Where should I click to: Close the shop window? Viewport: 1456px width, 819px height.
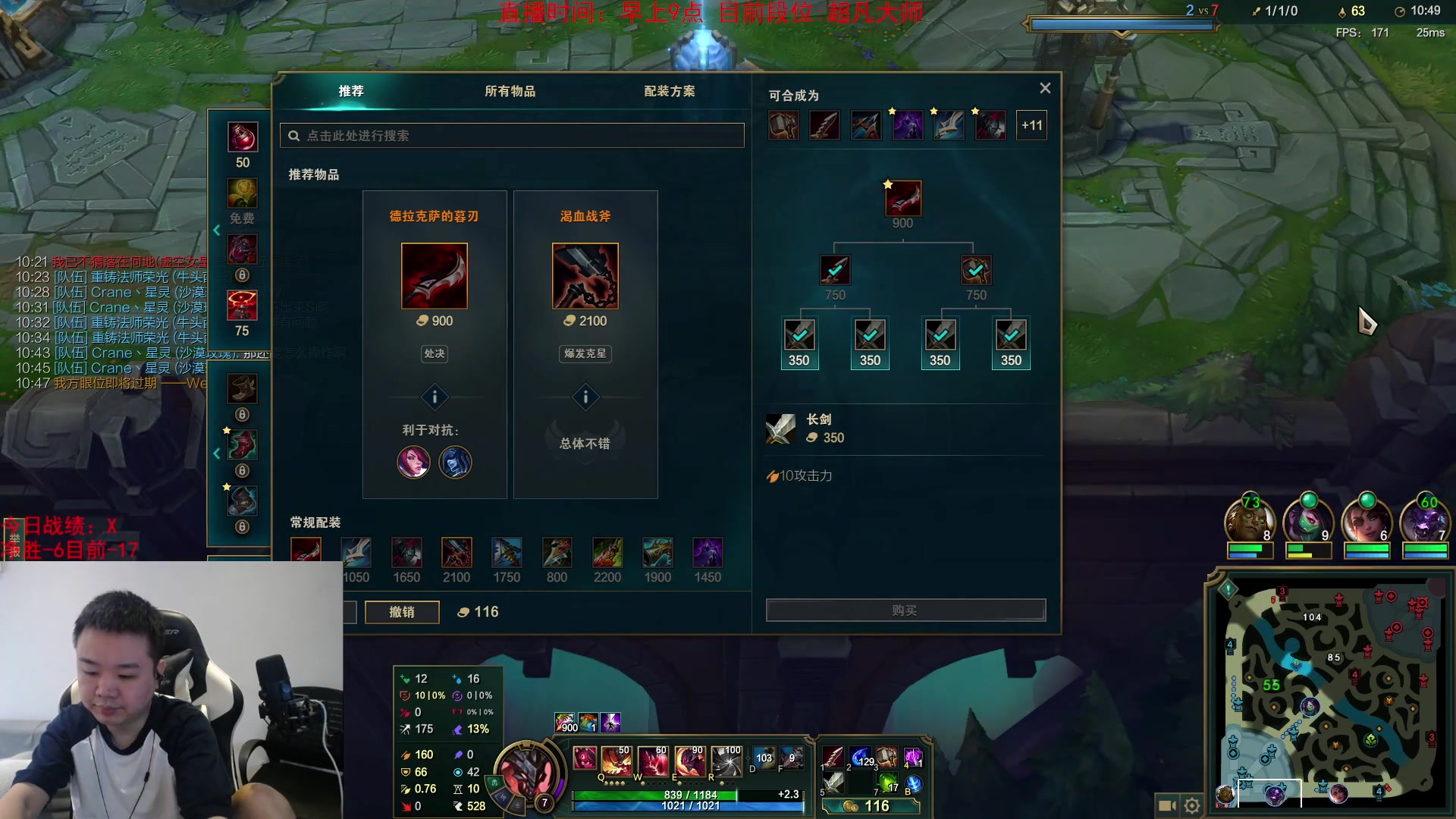pyautogui.click(x=1045, y=88)
